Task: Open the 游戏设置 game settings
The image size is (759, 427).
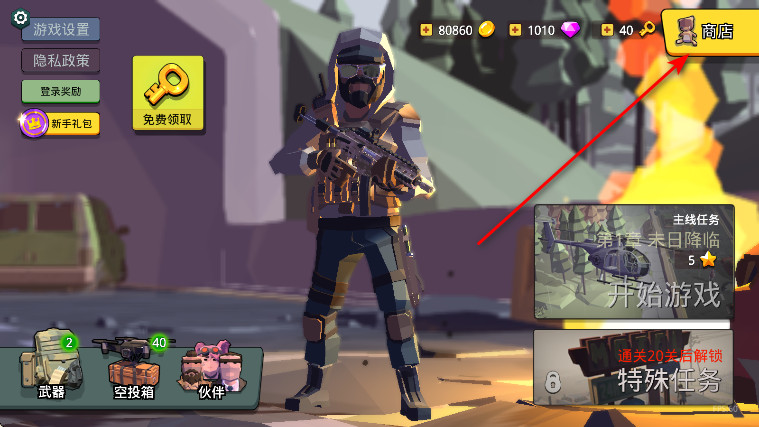Action: [x=60, y=29]
